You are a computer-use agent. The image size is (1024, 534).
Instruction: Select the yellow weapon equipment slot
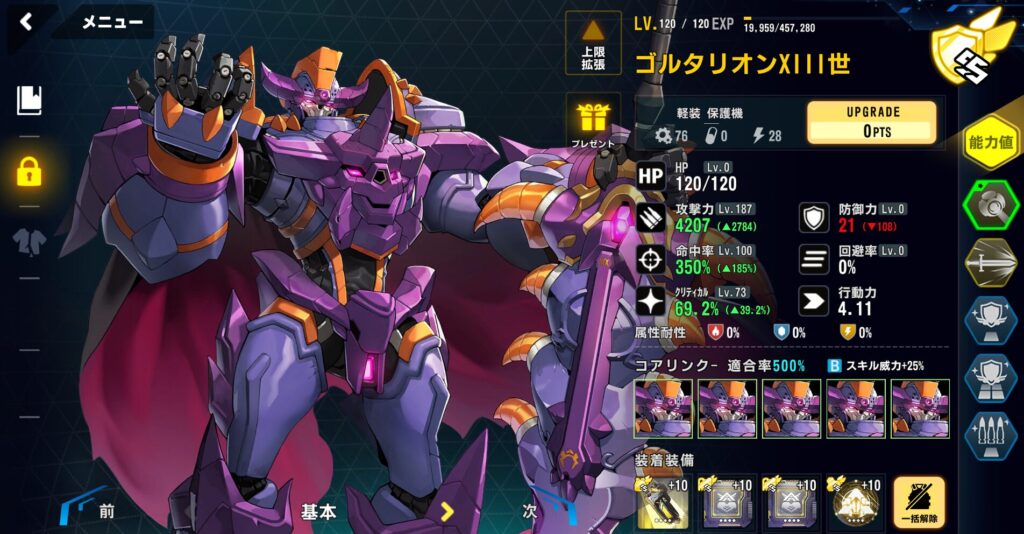pos(664,501)
